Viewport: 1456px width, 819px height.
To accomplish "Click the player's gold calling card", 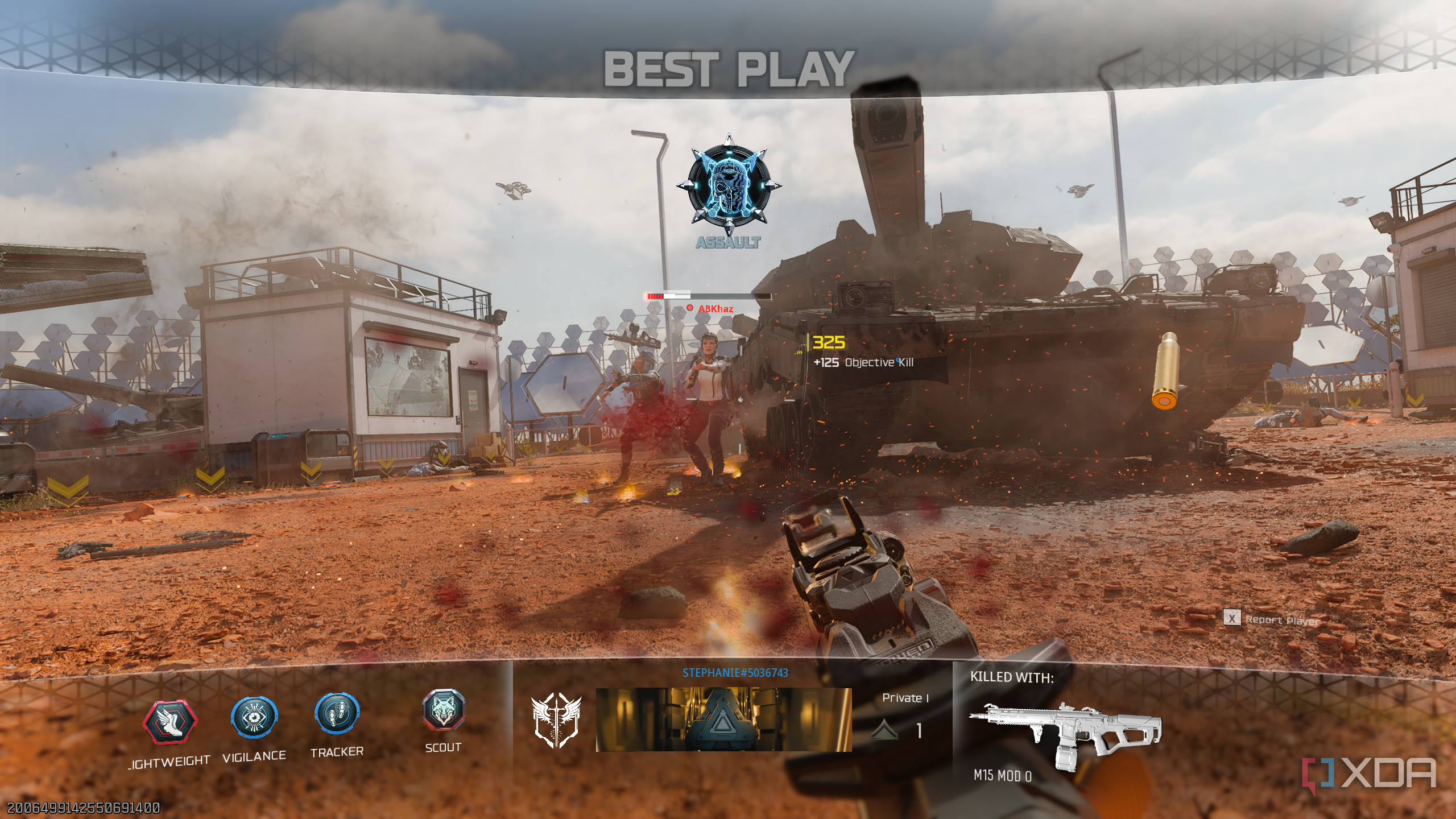I will [723, 719].
